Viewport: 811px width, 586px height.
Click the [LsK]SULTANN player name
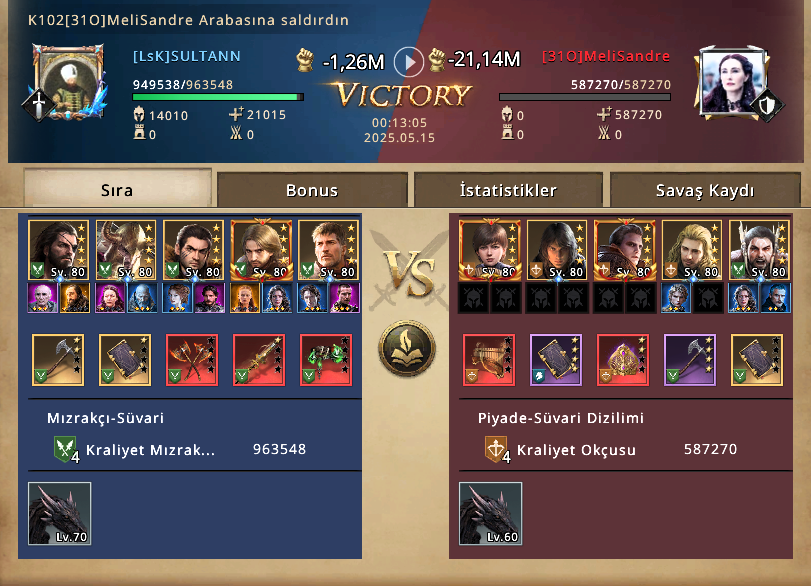click(x=186, y=57)
